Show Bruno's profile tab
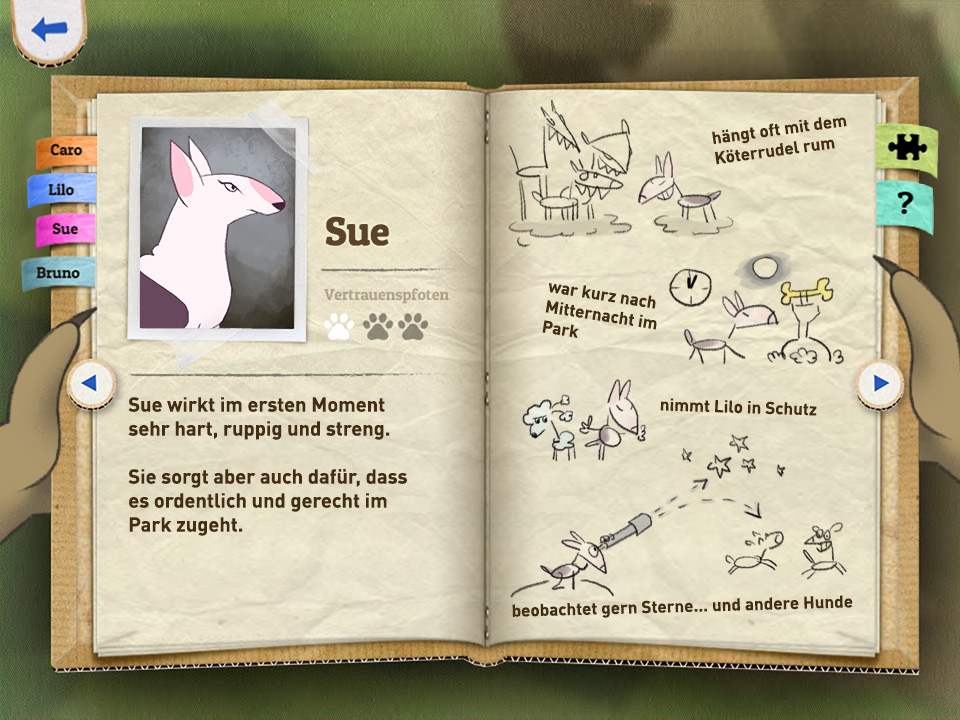The image size is (960, 720). [58, 272]
